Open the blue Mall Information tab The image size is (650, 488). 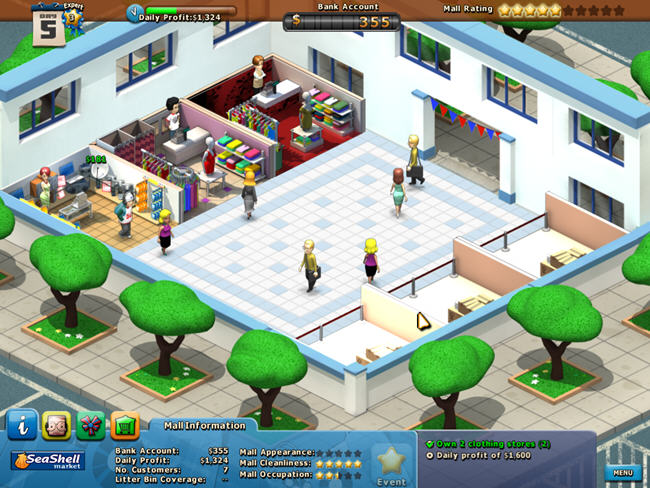(x=23, y=425)
